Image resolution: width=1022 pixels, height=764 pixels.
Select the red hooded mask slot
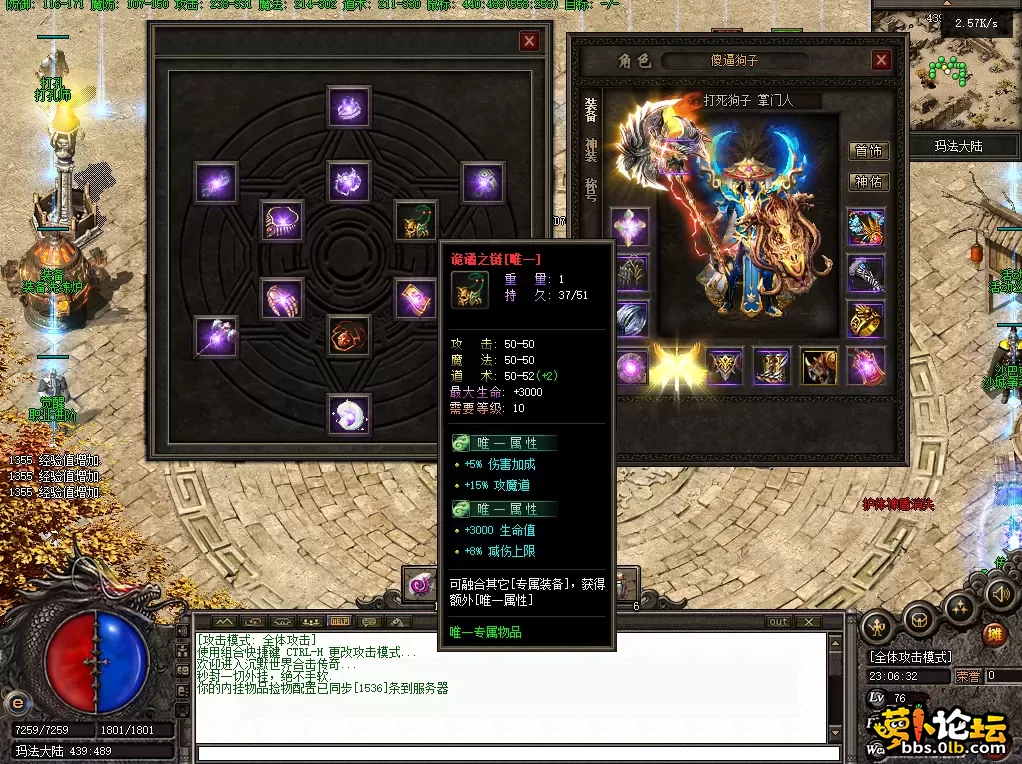coord(349,336)
